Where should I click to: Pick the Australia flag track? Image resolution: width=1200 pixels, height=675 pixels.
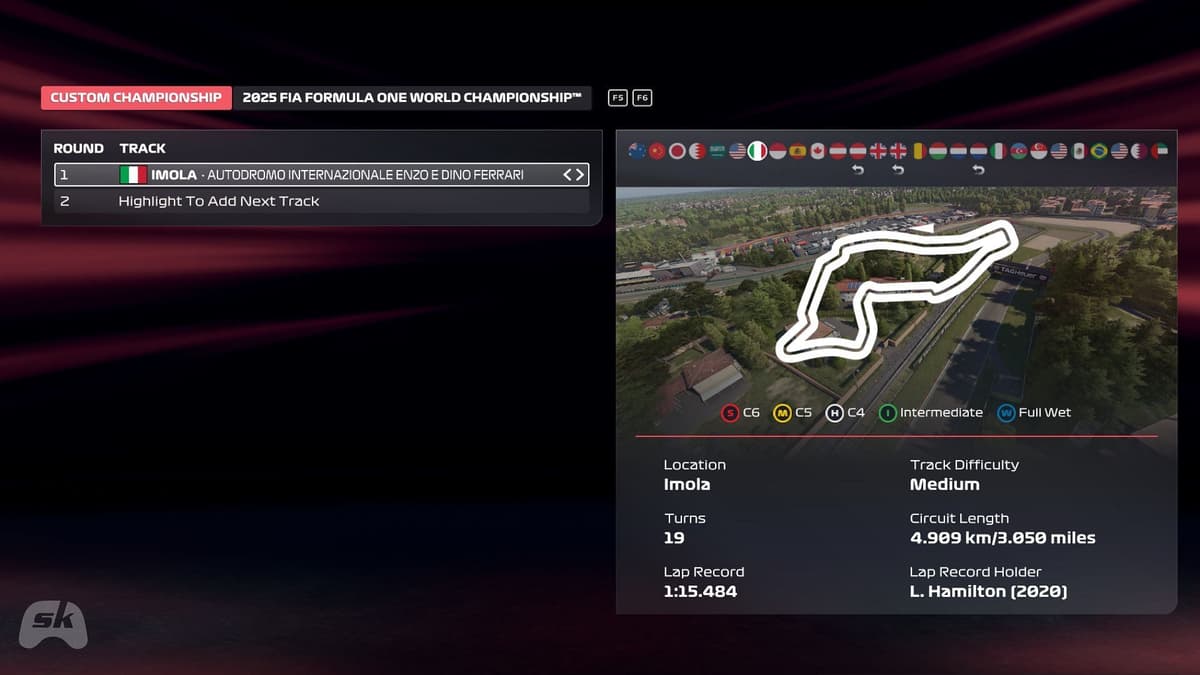coord(637,151)
